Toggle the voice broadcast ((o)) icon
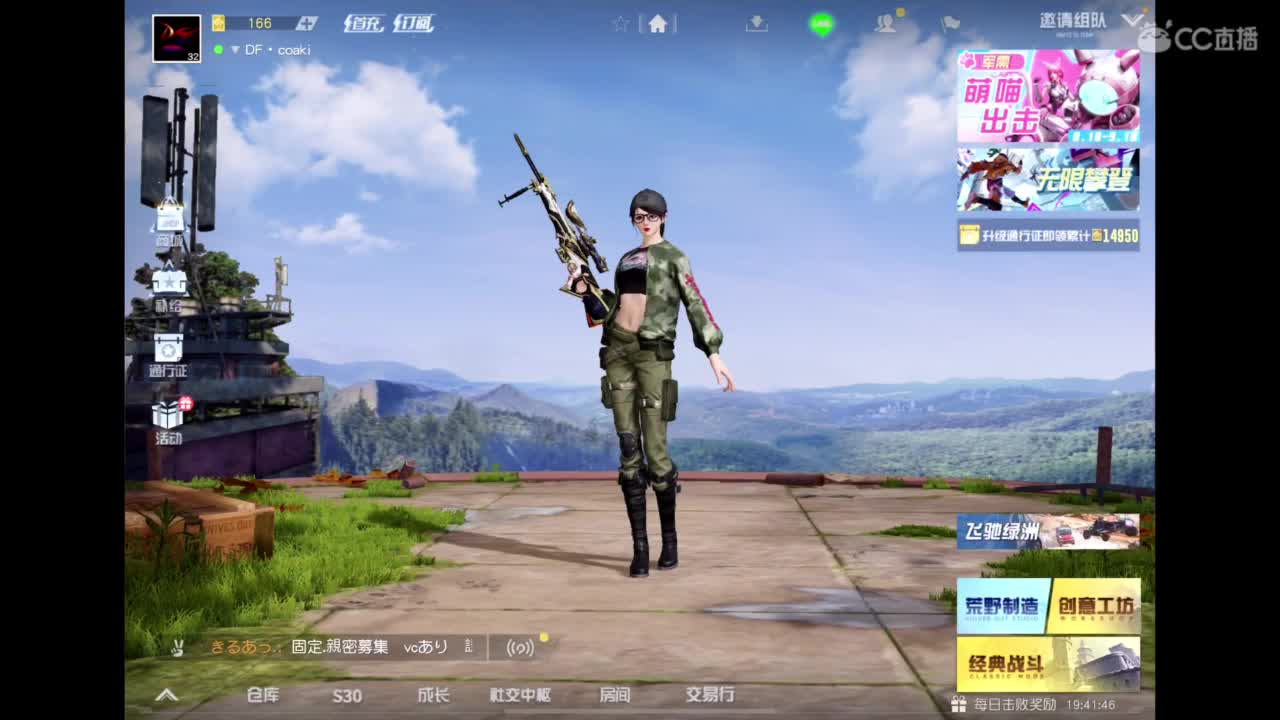Viewport: 1280px width, 720px height. coord(522,648)
